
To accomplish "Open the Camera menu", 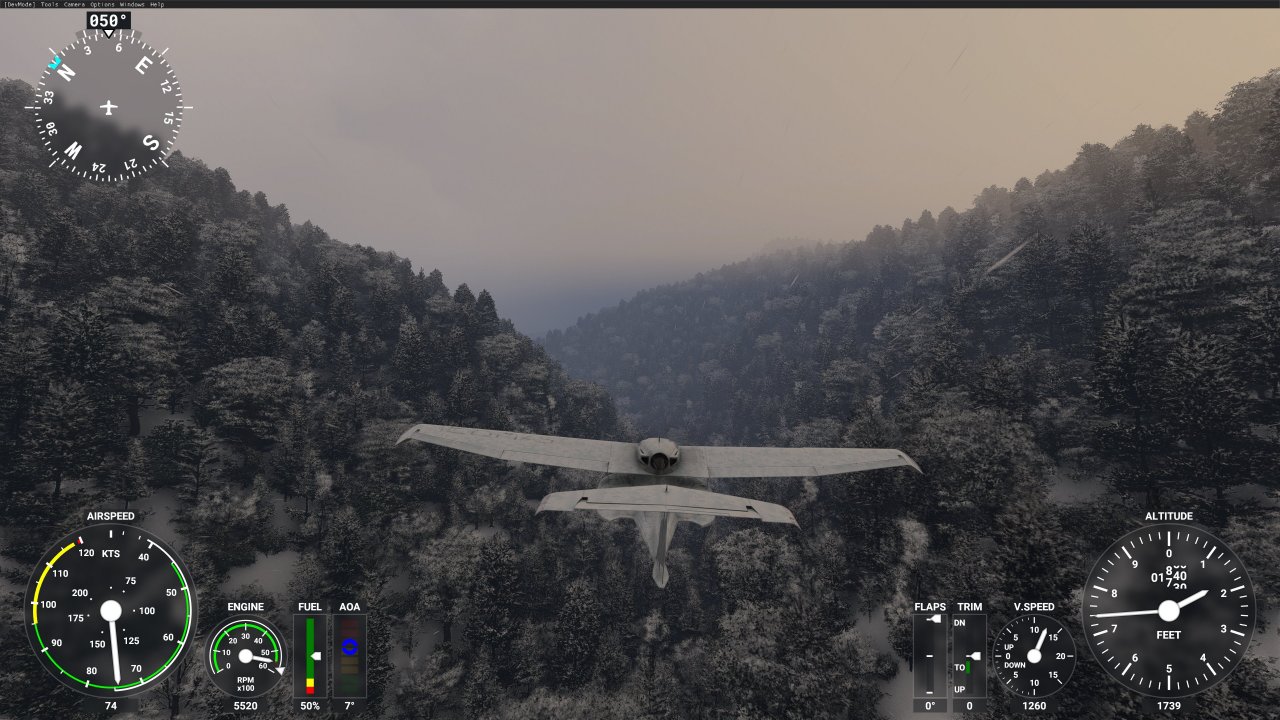I will (x=74, y=4).
